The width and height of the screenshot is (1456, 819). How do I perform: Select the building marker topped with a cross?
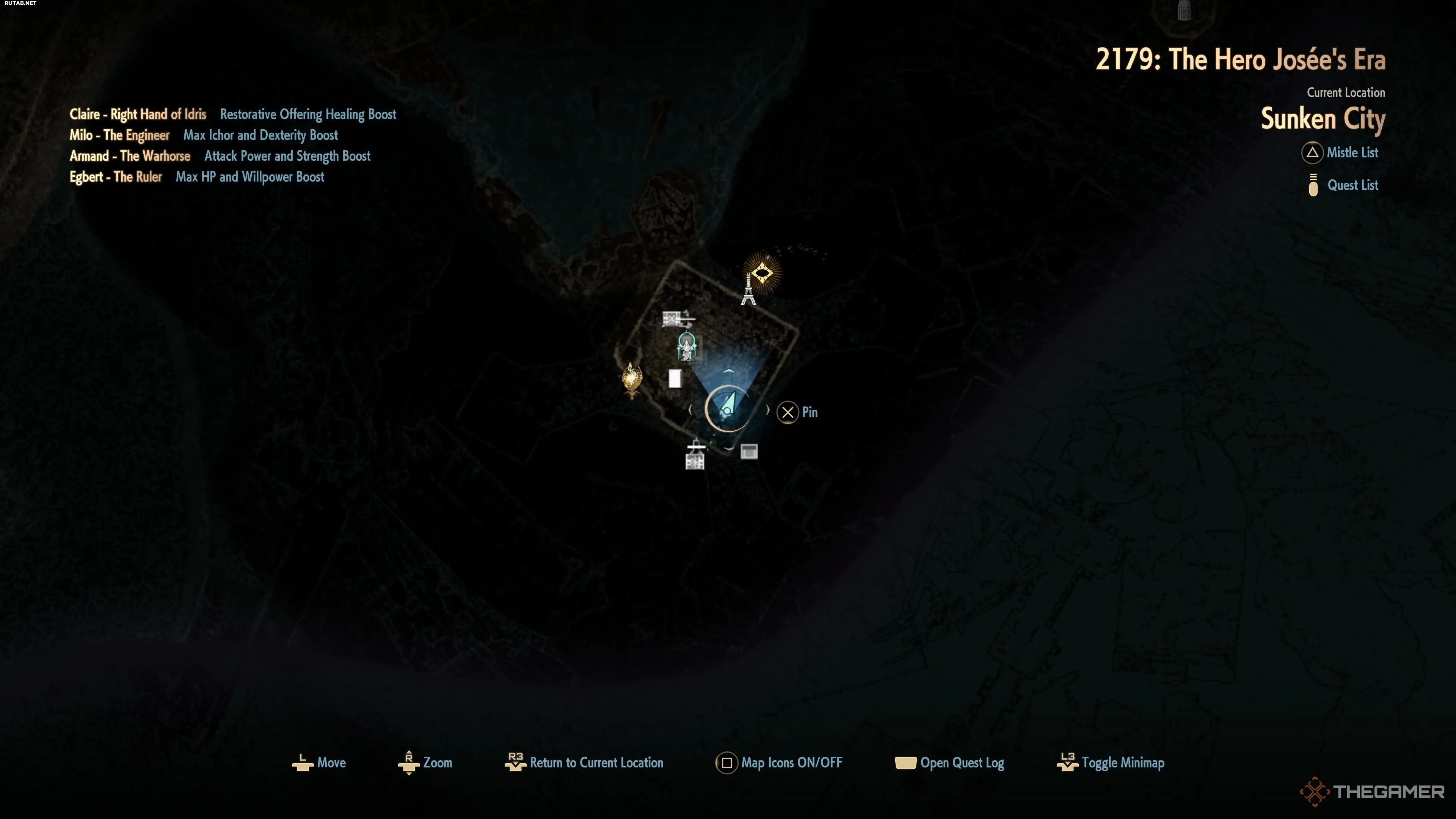coord(695,455)
